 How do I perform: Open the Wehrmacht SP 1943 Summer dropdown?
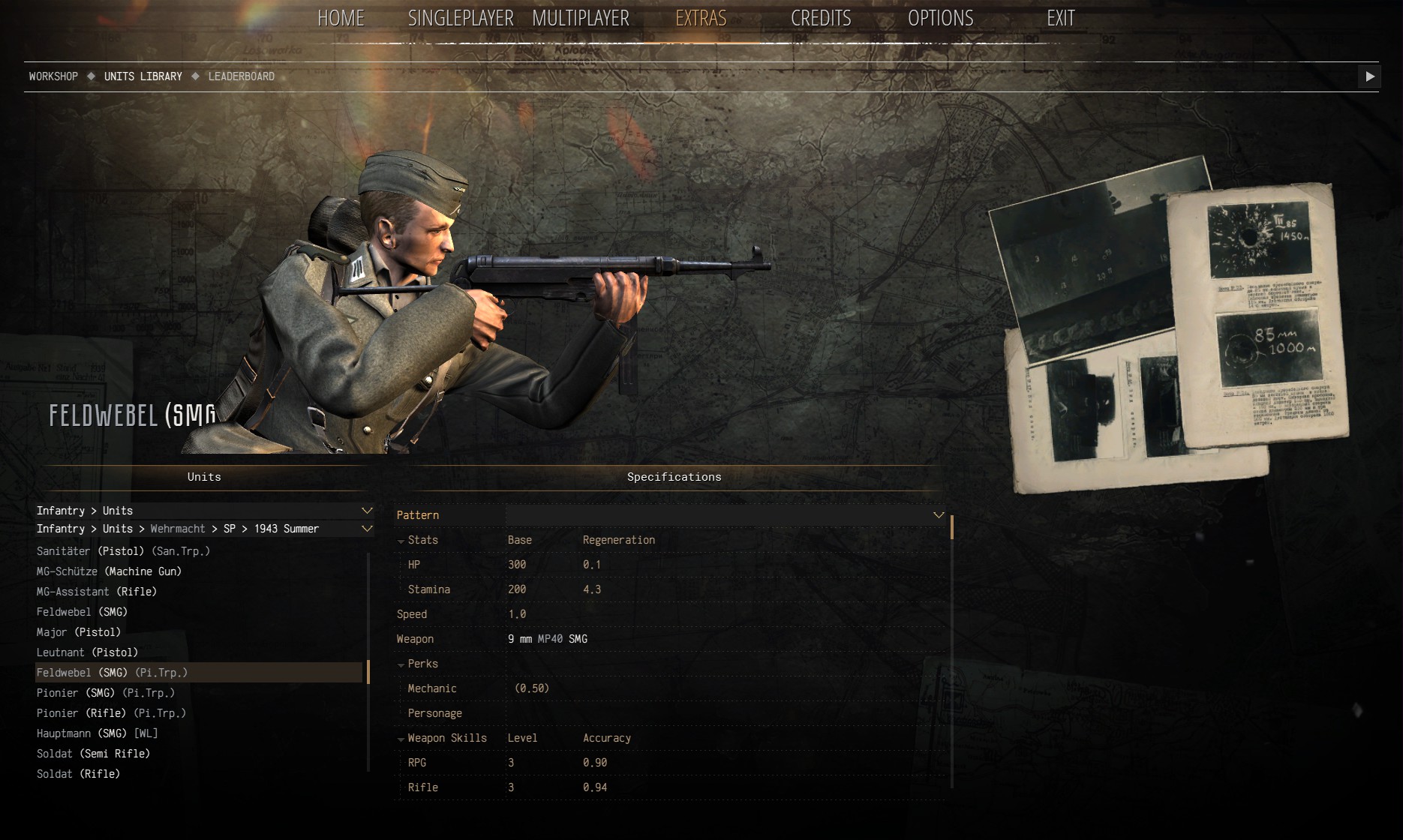[367, 529]
